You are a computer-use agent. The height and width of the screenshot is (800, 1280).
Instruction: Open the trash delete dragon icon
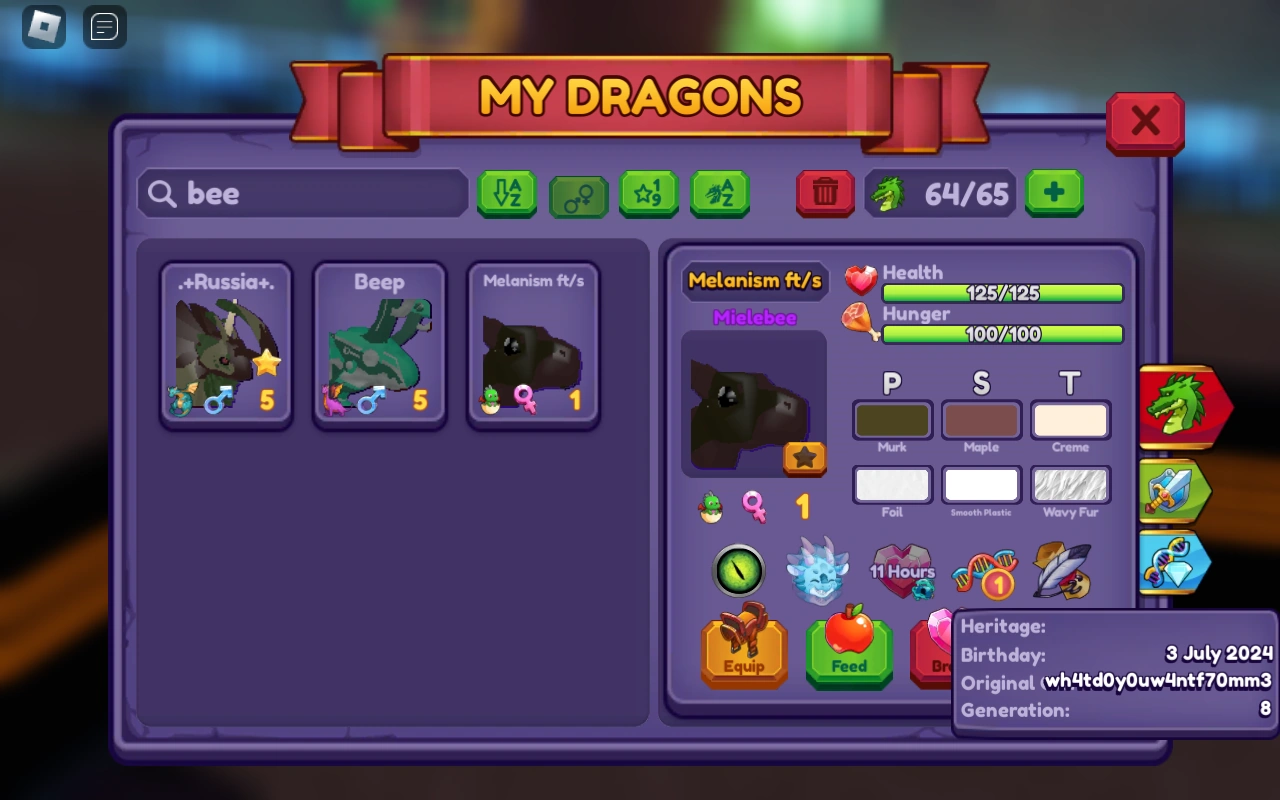(x=824, y=193)
